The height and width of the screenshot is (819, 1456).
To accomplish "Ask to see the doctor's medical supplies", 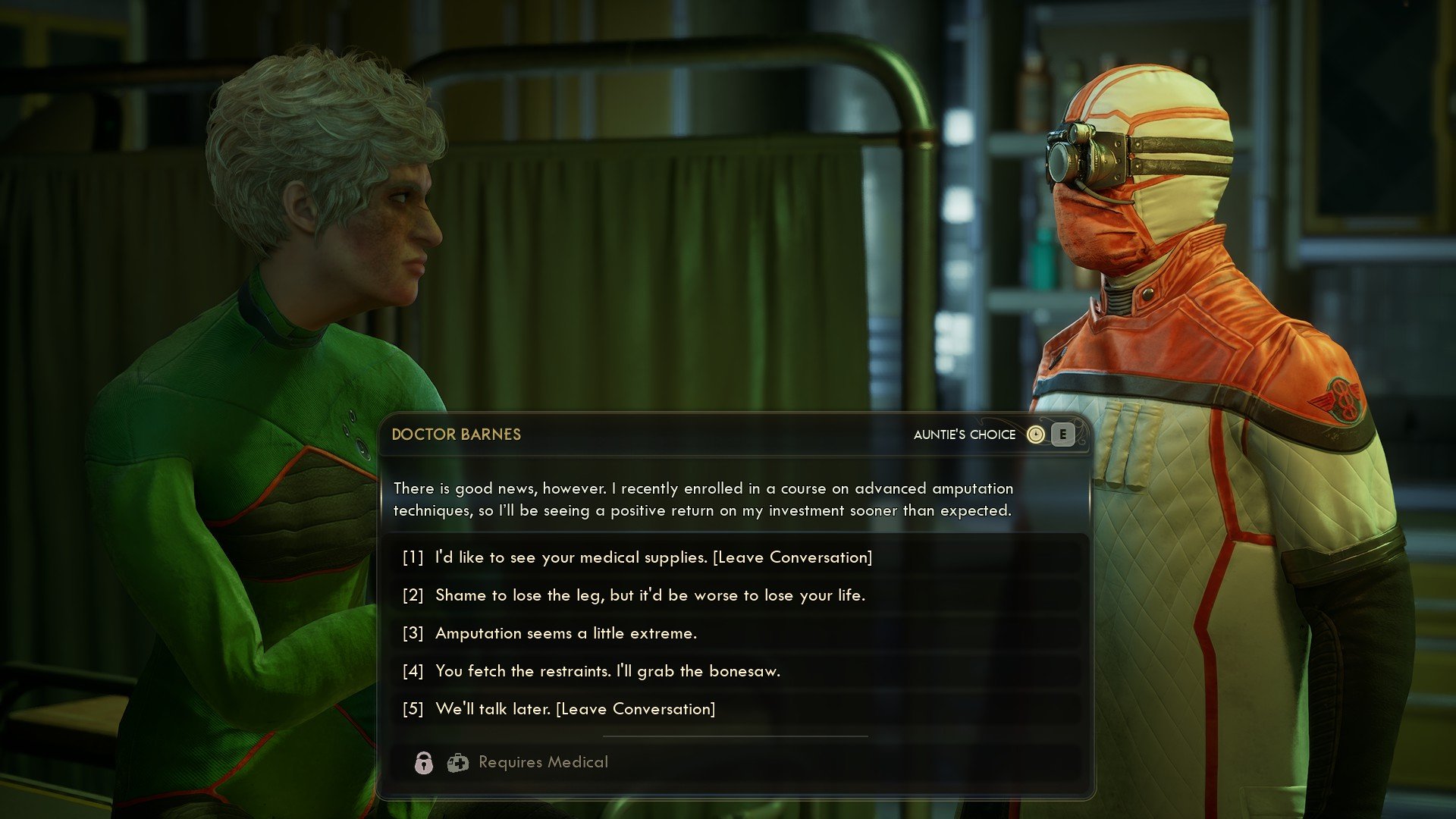I will [652, 557].
